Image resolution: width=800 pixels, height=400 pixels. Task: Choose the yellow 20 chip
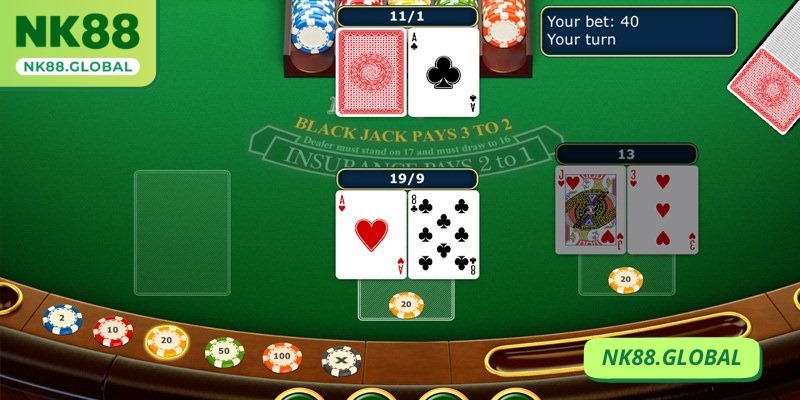(x=167, y=341)
